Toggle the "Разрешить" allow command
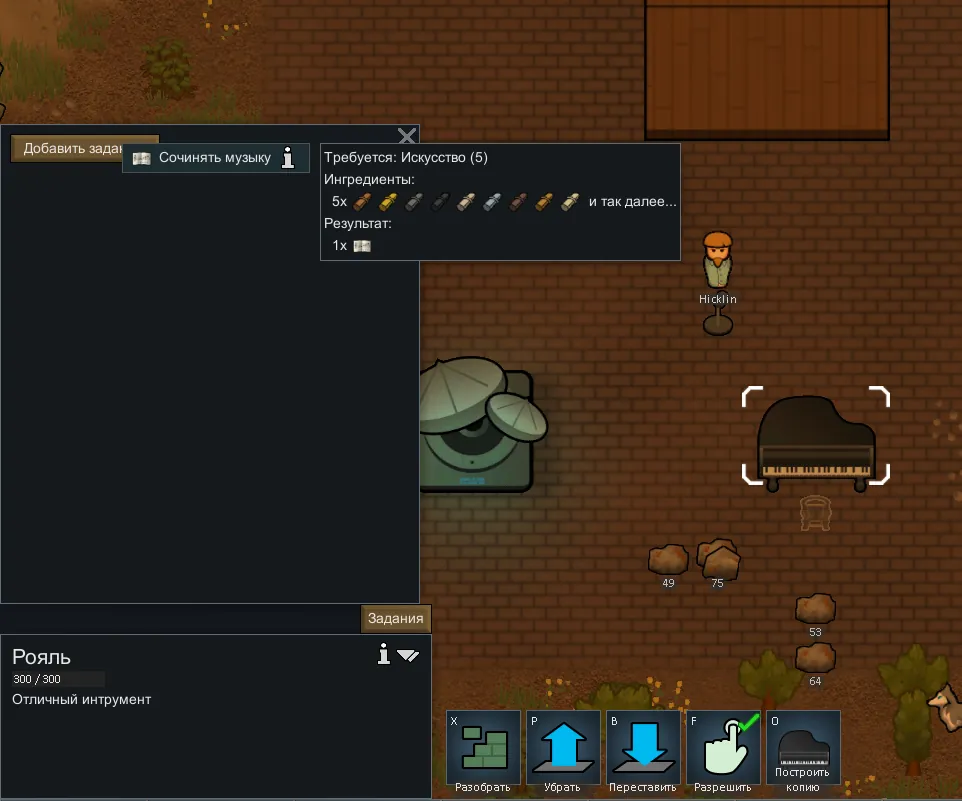 pyautogui.click(x=723, y=750)
